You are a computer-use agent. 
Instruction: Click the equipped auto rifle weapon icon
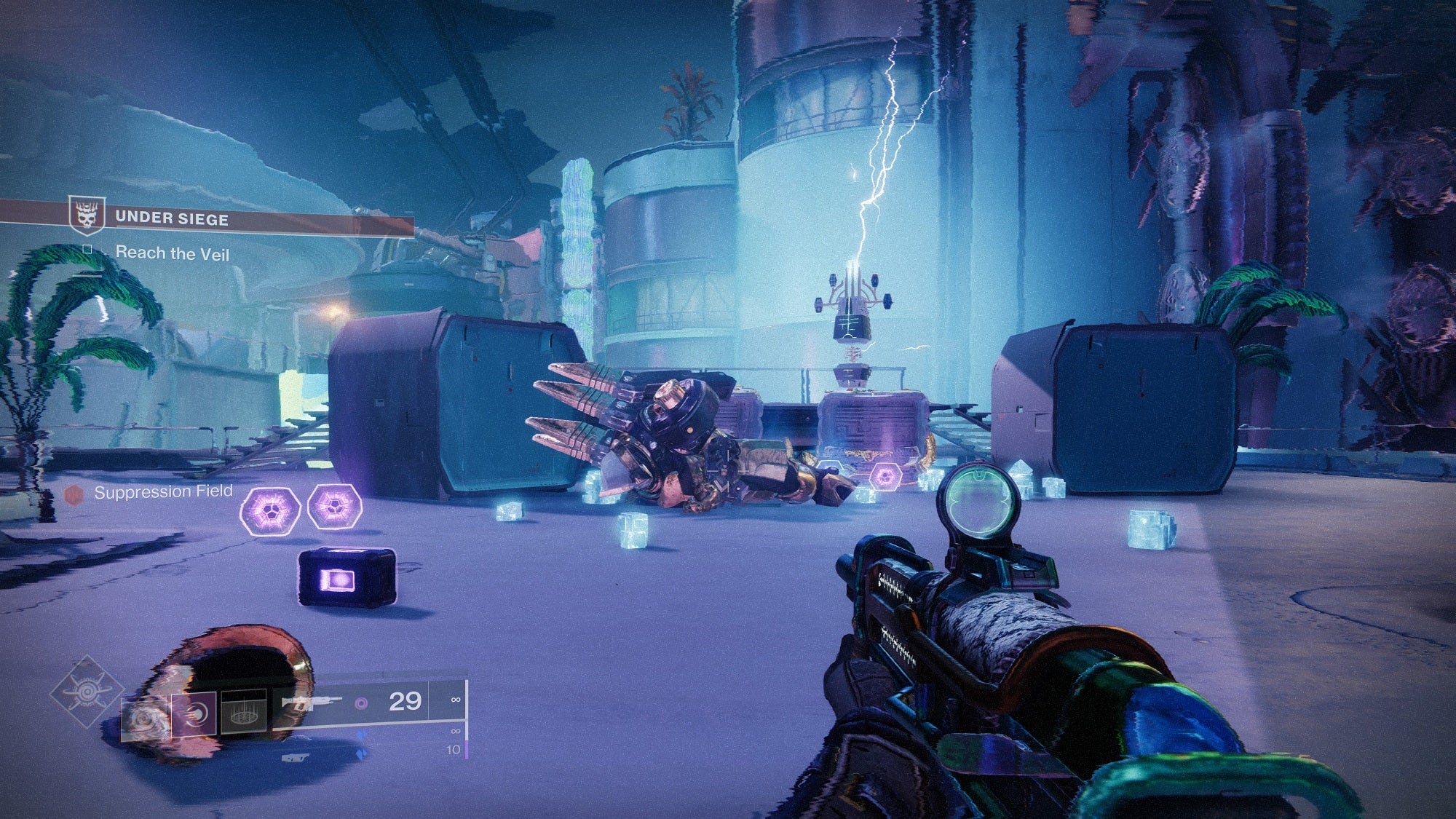tap(312, 703)
